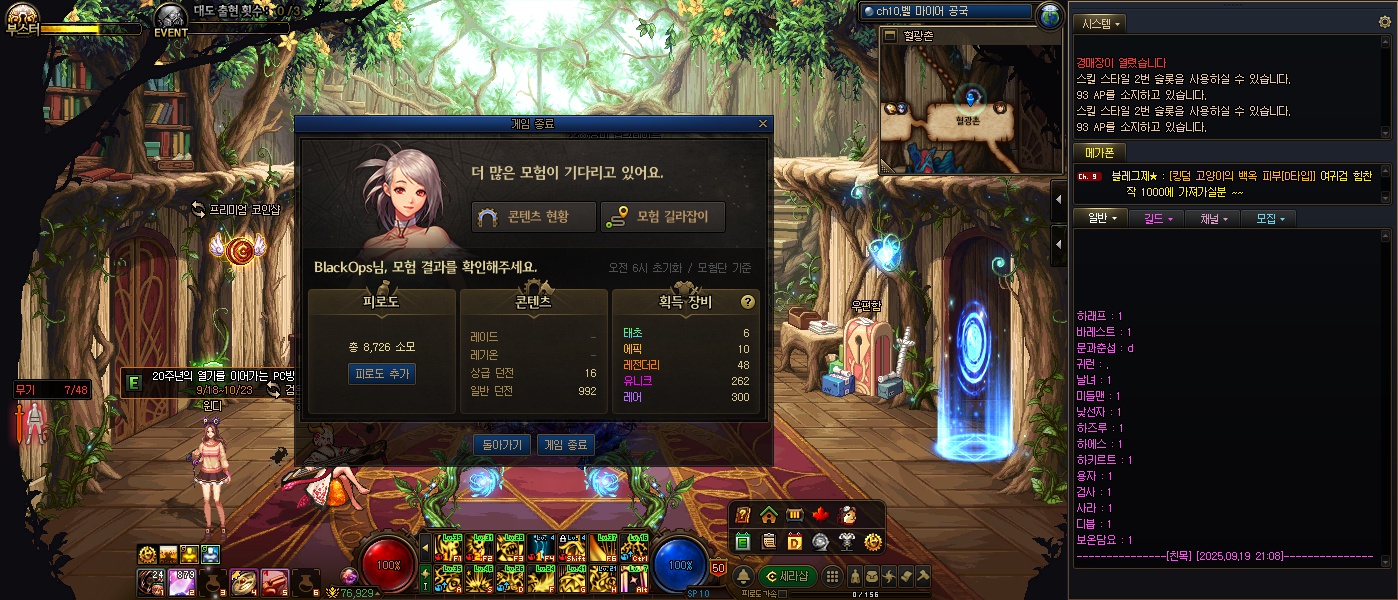Switch to the 길드 chat tab
This screenshot has height=600, width=1398.
pyautogui.click(x=1158, y=218)
